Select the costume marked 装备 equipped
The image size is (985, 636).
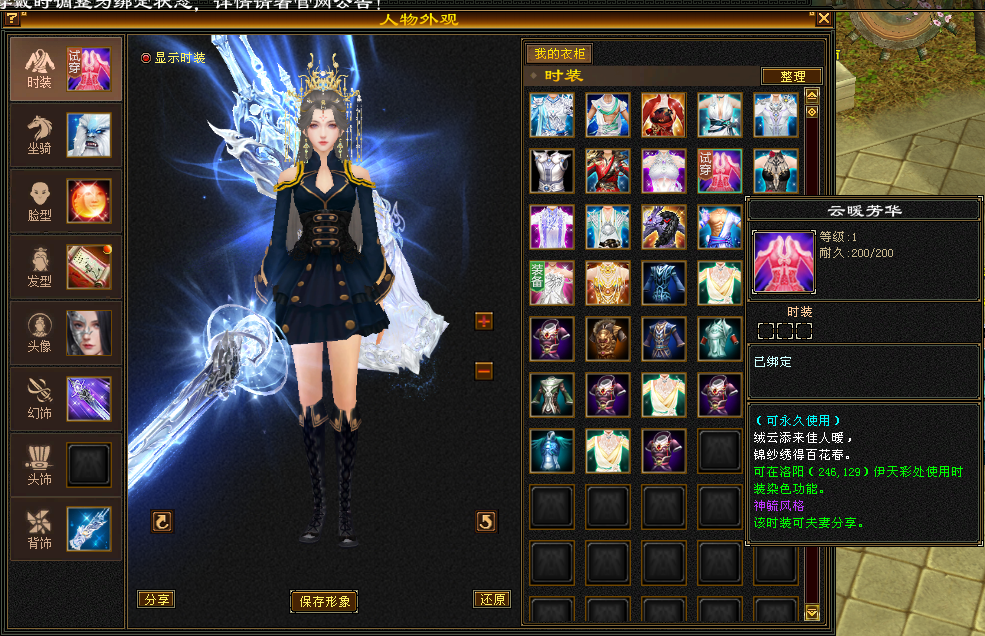click(552, 282)
